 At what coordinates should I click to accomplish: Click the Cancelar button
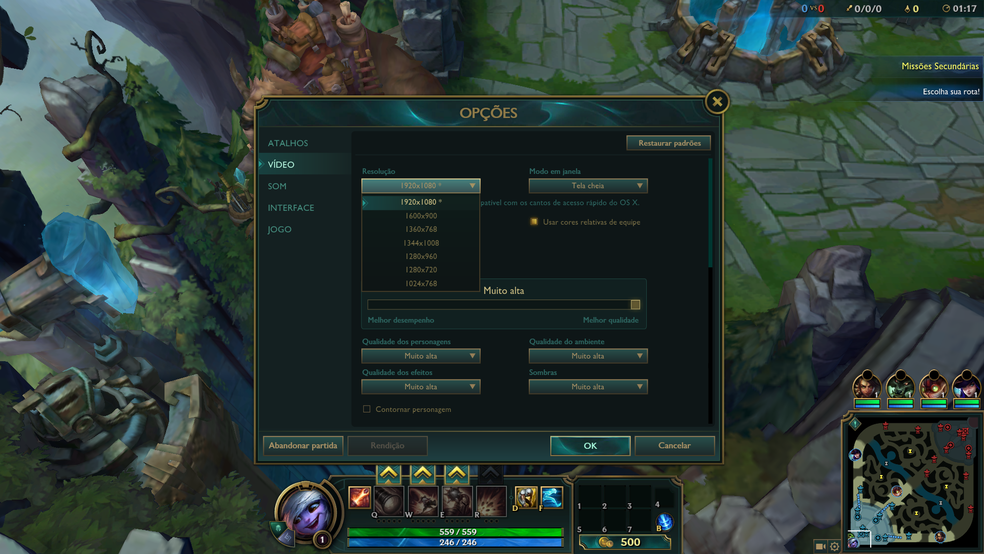point(675,446)
